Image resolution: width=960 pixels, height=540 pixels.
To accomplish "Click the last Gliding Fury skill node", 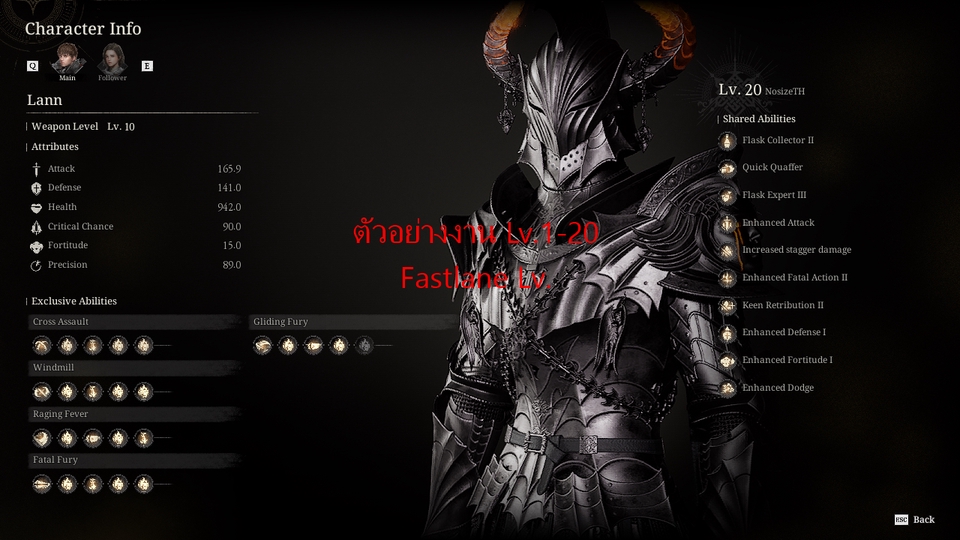I will tap(365, 345).
